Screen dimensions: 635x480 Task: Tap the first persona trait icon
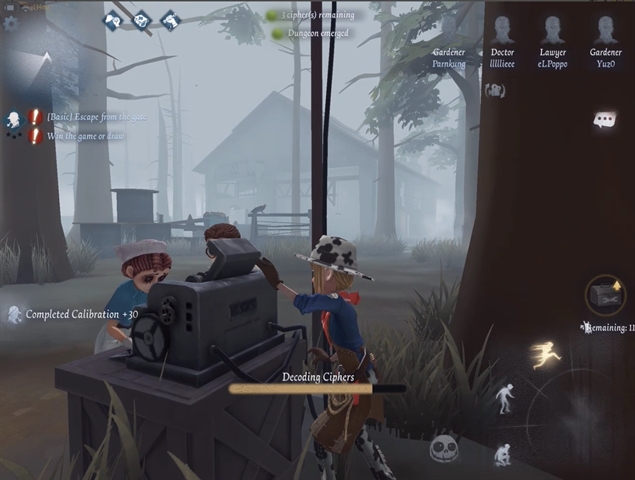[112, 18]
